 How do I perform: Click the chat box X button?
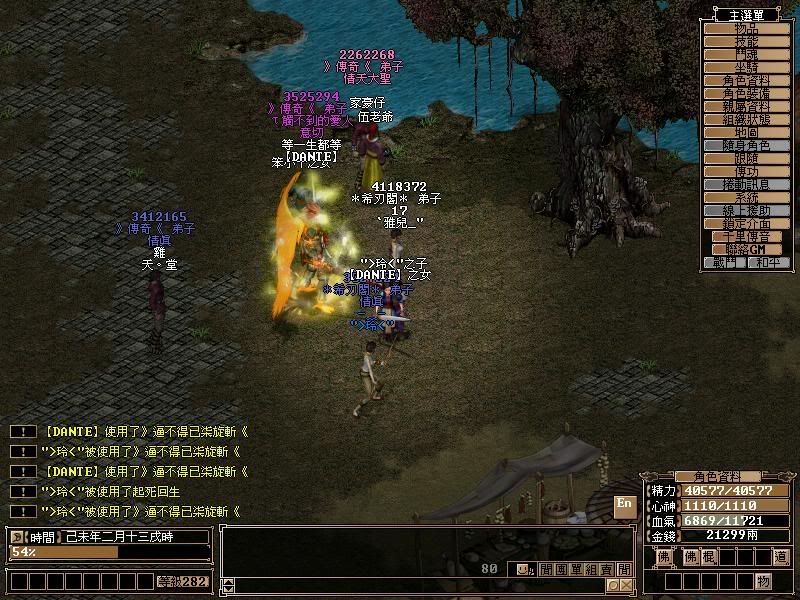point(625,584)
